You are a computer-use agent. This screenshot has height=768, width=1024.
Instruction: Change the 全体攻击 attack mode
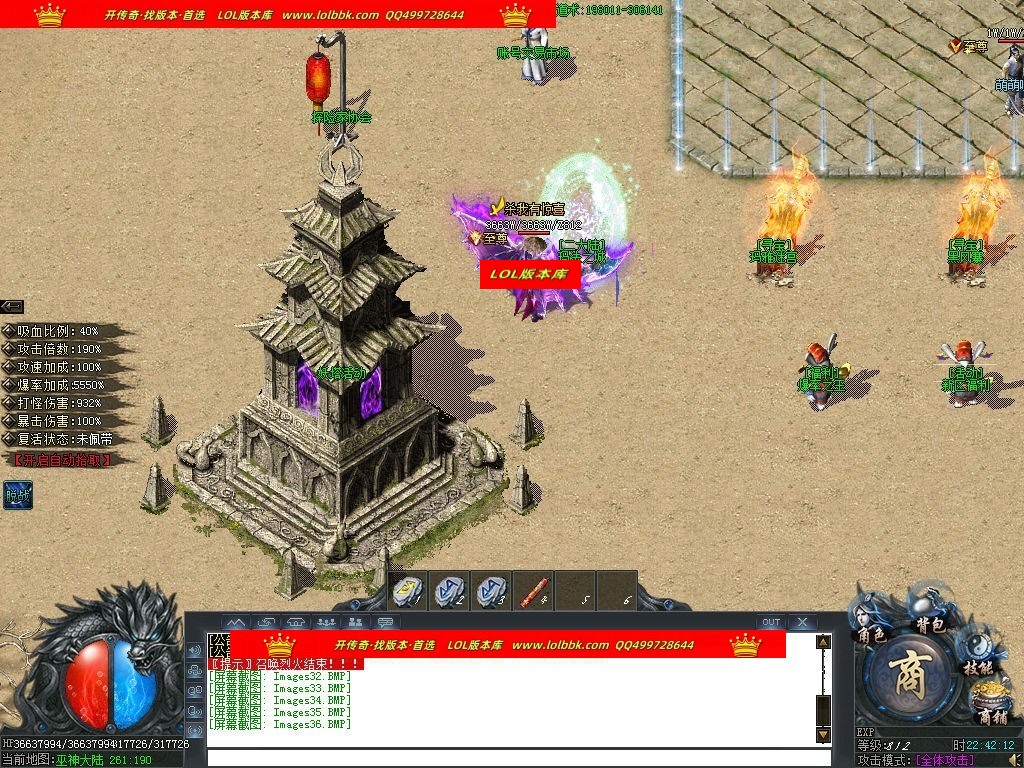pyautogui.click(x=945, y=761)
